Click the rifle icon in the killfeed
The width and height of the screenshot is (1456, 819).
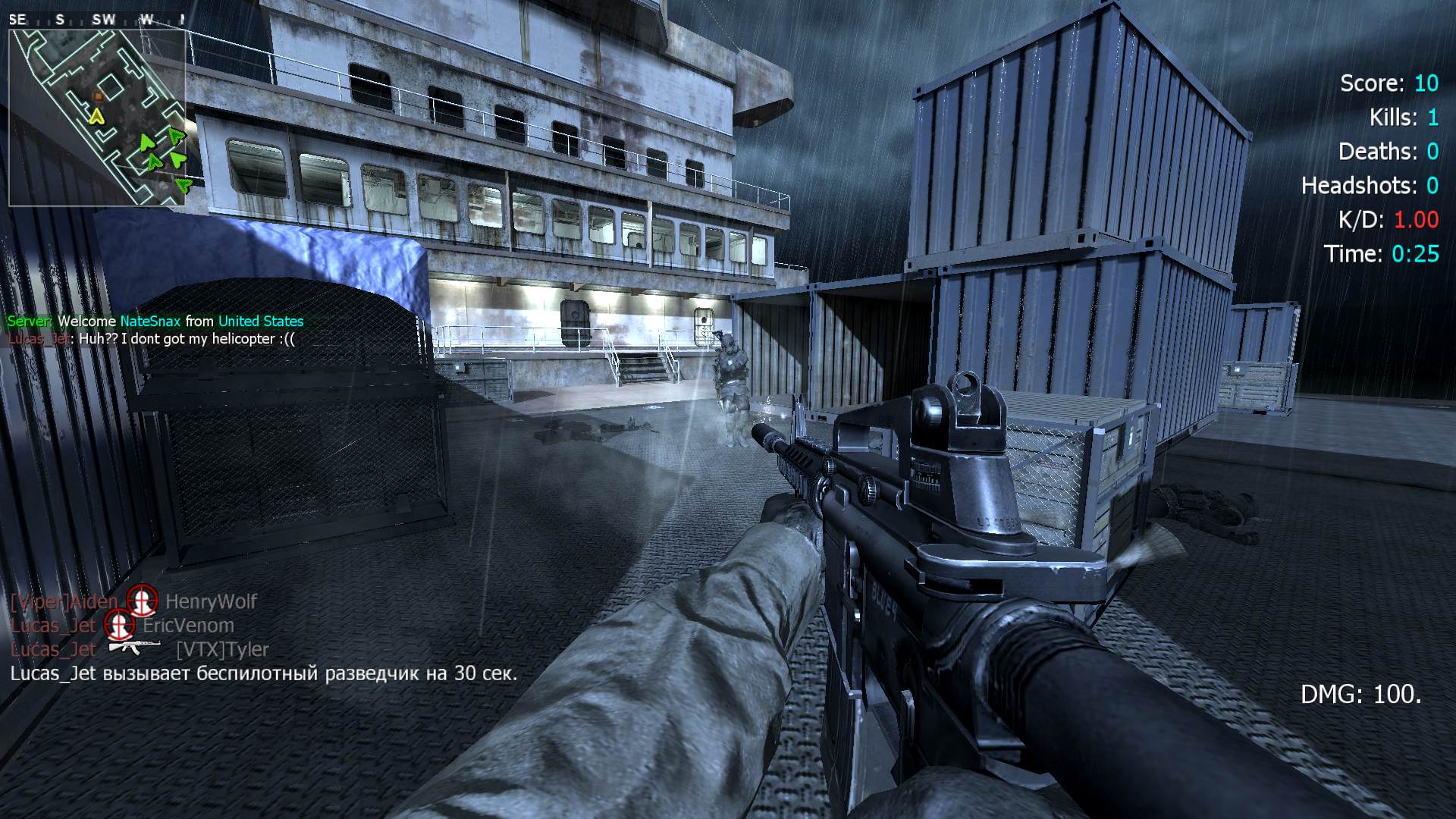134,647
